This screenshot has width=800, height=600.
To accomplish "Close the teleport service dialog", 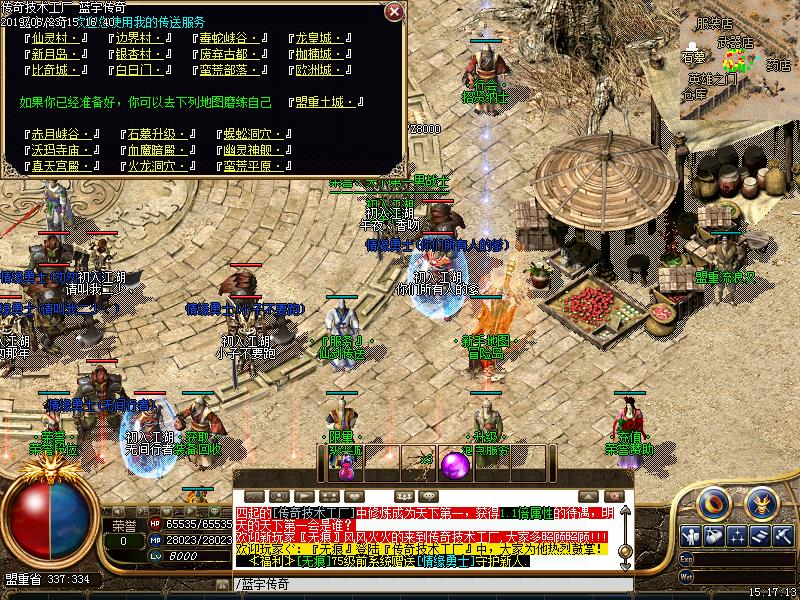I will coord(394,12).
